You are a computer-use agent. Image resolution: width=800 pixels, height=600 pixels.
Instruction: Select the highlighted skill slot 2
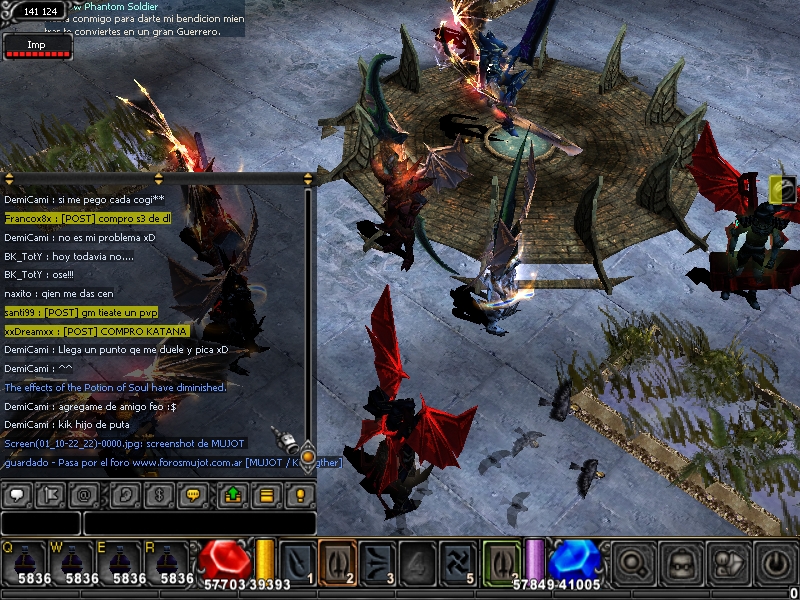coord(338,560)
